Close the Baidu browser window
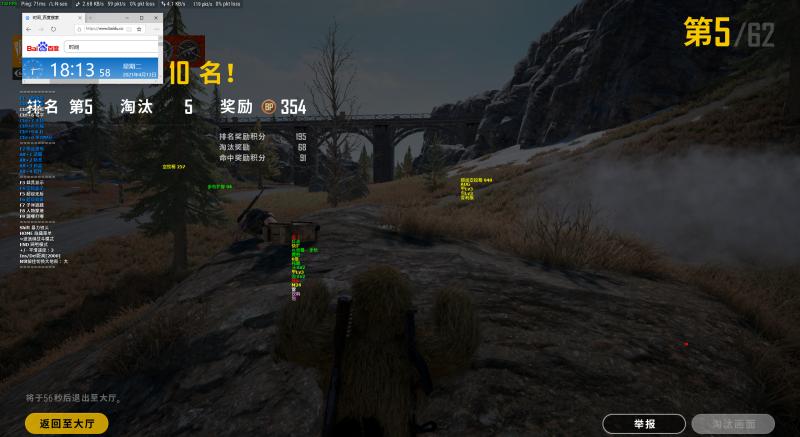The height and width of the screenshot is (437, 800). [x=158, y=18]
